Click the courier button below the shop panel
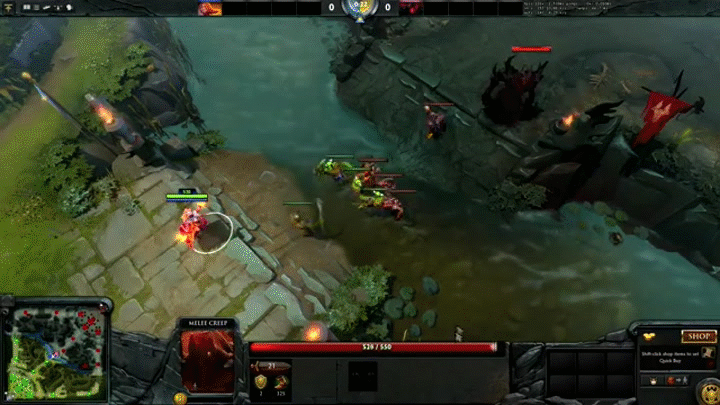 point(655,382)
